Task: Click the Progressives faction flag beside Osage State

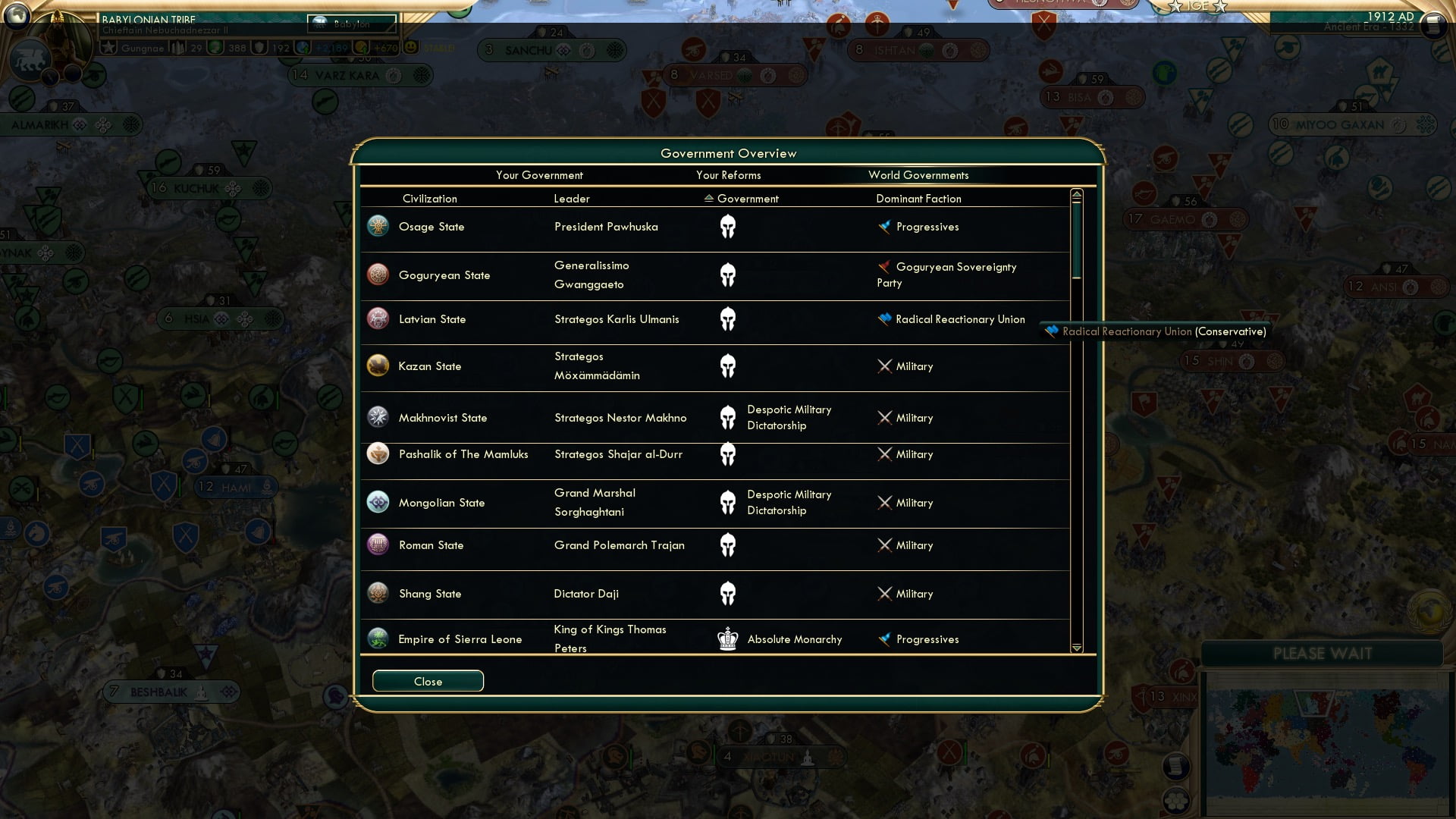Action: (884, 225)
